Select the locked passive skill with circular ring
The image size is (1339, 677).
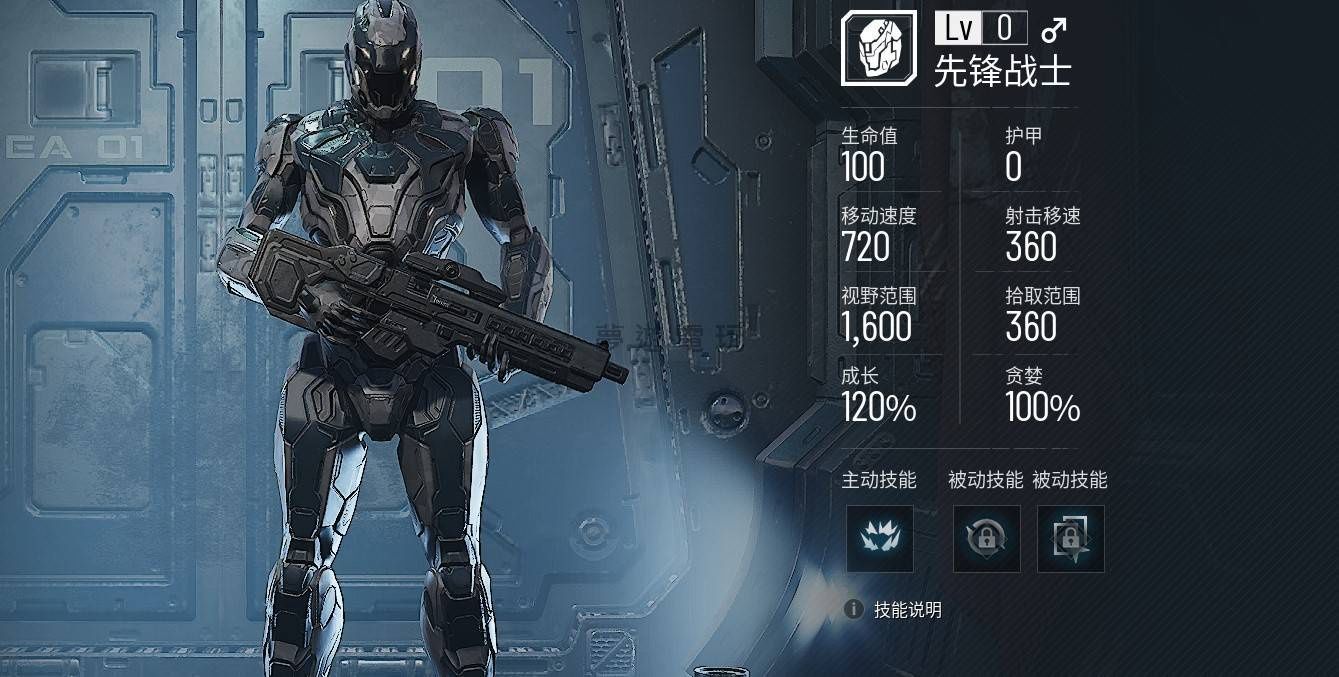tap(986, 539)
